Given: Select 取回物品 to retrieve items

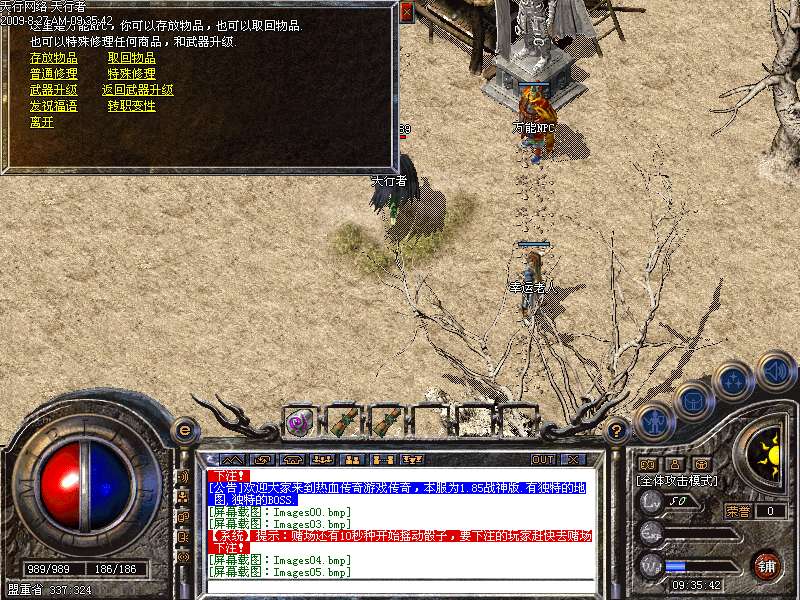Looking at the screenshot, I should (132, 58).
